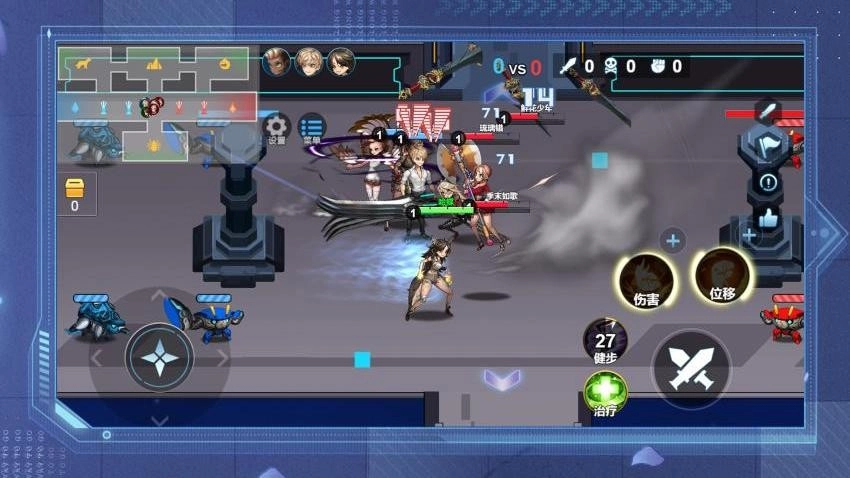Tap the crossed swords basic attack button
Viewport: 850px width, 478px height.
click(x=691, y=367)
